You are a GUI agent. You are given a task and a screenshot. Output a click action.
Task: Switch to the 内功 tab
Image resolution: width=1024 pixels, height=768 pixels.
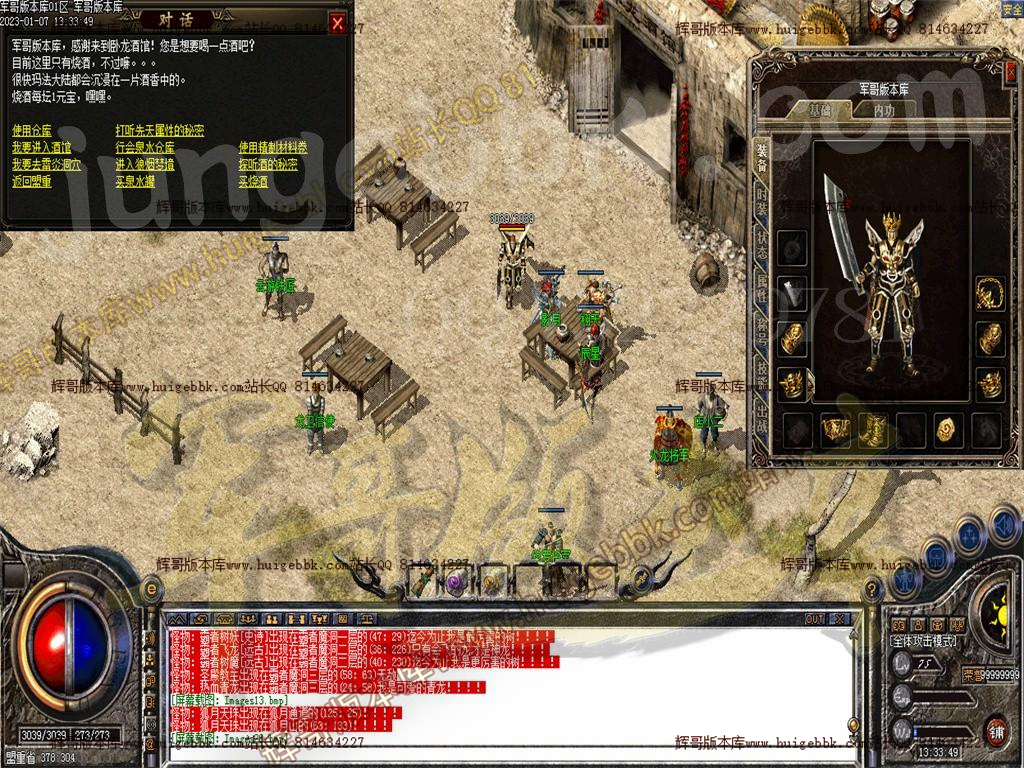(x=884, y=110)
